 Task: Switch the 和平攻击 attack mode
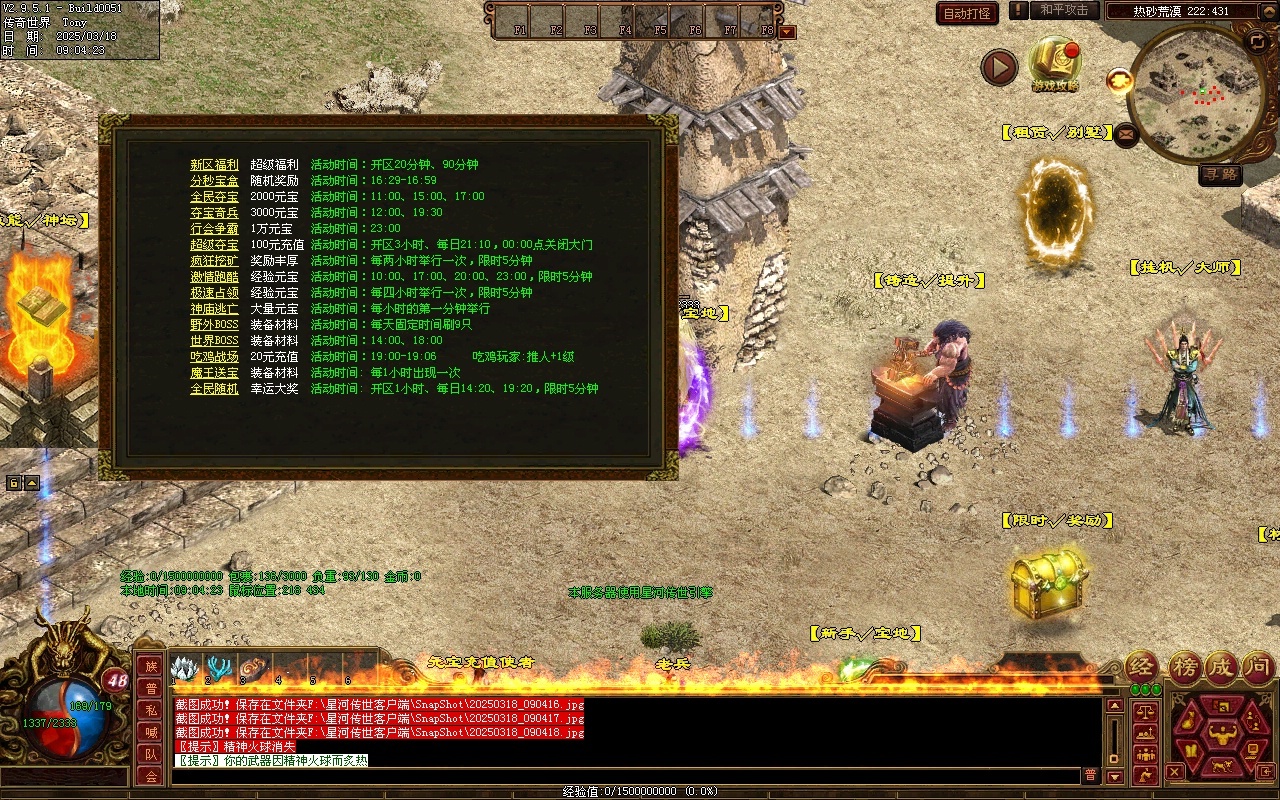point(1063,10)
